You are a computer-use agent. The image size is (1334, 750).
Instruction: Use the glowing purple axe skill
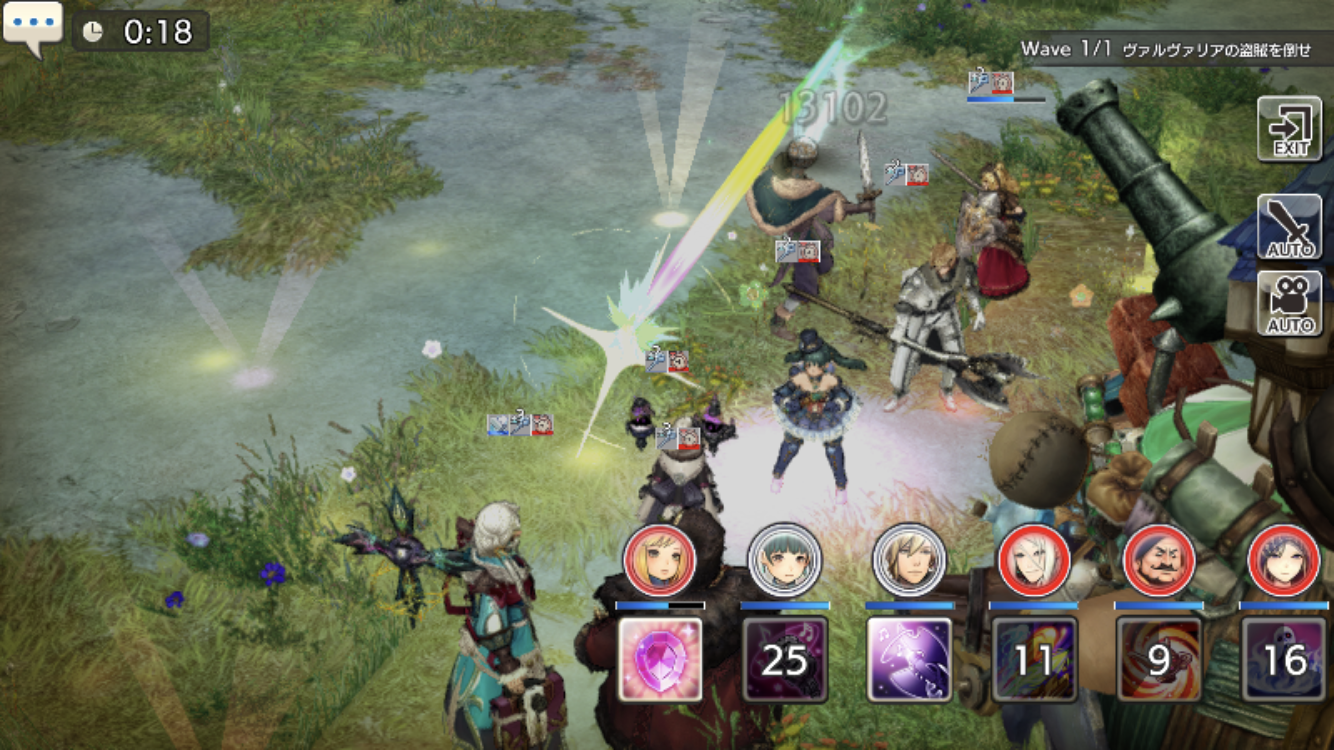pyautogui.click(x=909, y=659)
